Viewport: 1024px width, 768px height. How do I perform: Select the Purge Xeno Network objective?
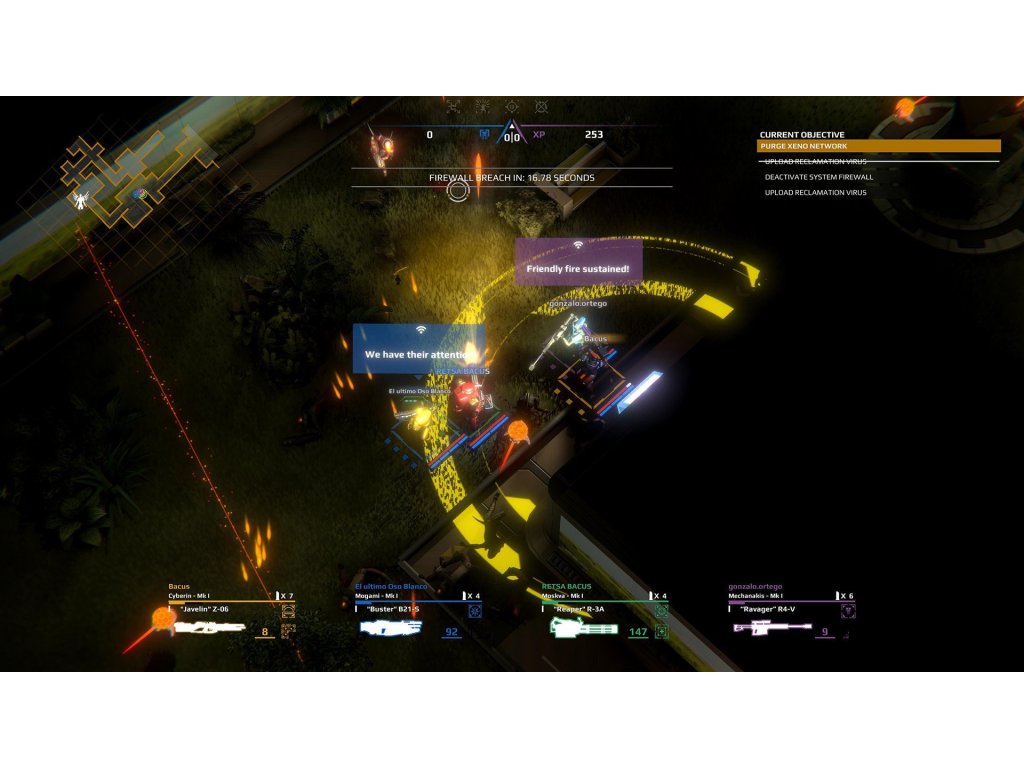pyautogui.click(x=878, y=146)
